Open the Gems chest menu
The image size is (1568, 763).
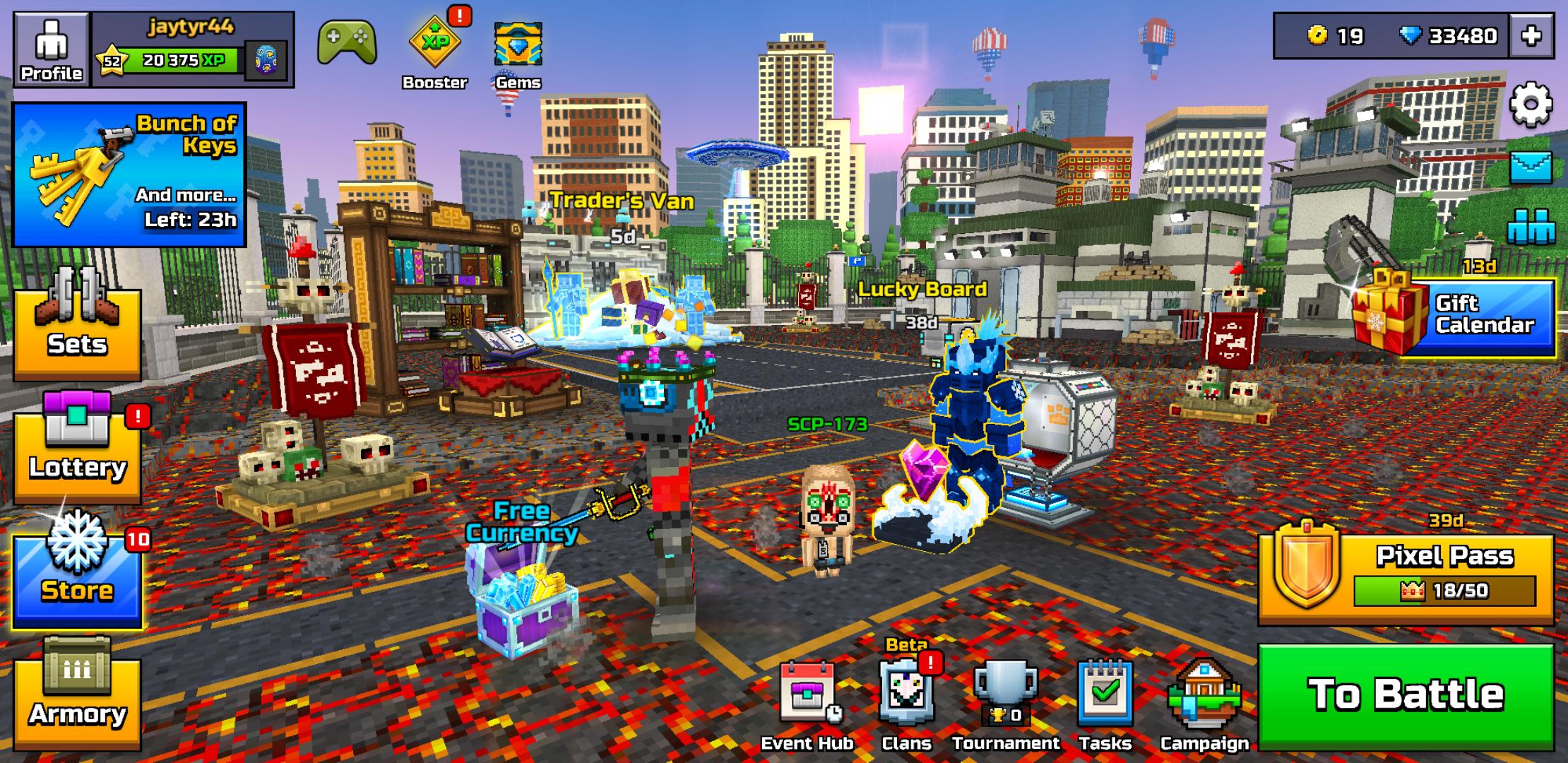tap(518, 42)
